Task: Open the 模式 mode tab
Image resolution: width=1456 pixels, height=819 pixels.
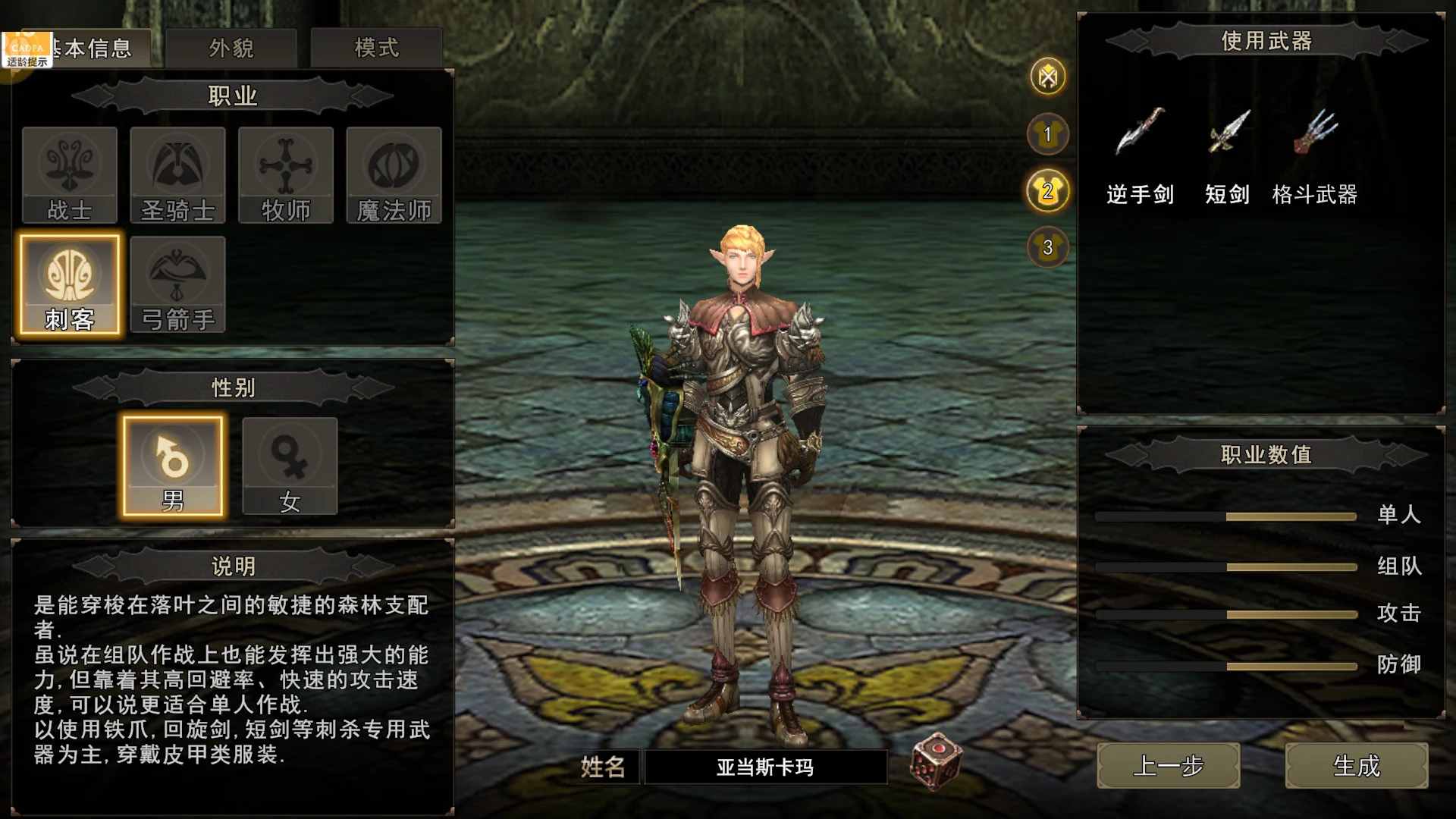Action: point(376,49)
